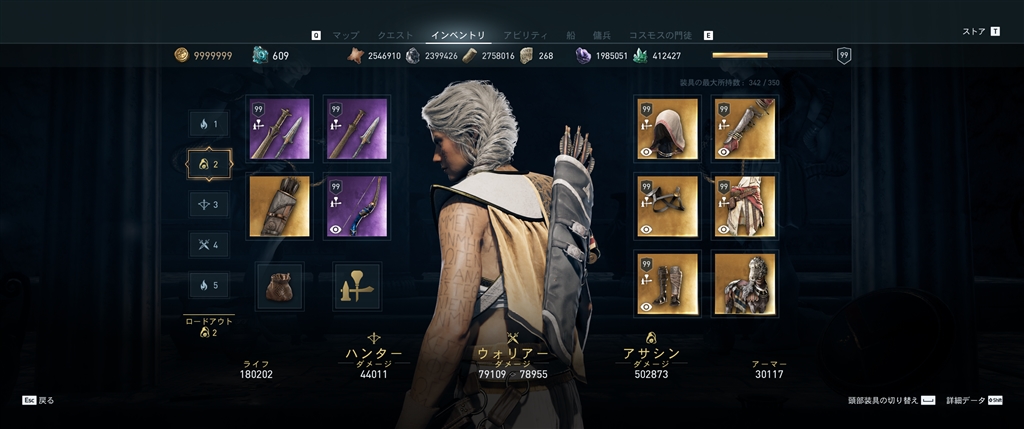The width and height of the screenshot is (1024, 429).
Task: Choose loadout slot 5
Action: (x=210, y=285)
